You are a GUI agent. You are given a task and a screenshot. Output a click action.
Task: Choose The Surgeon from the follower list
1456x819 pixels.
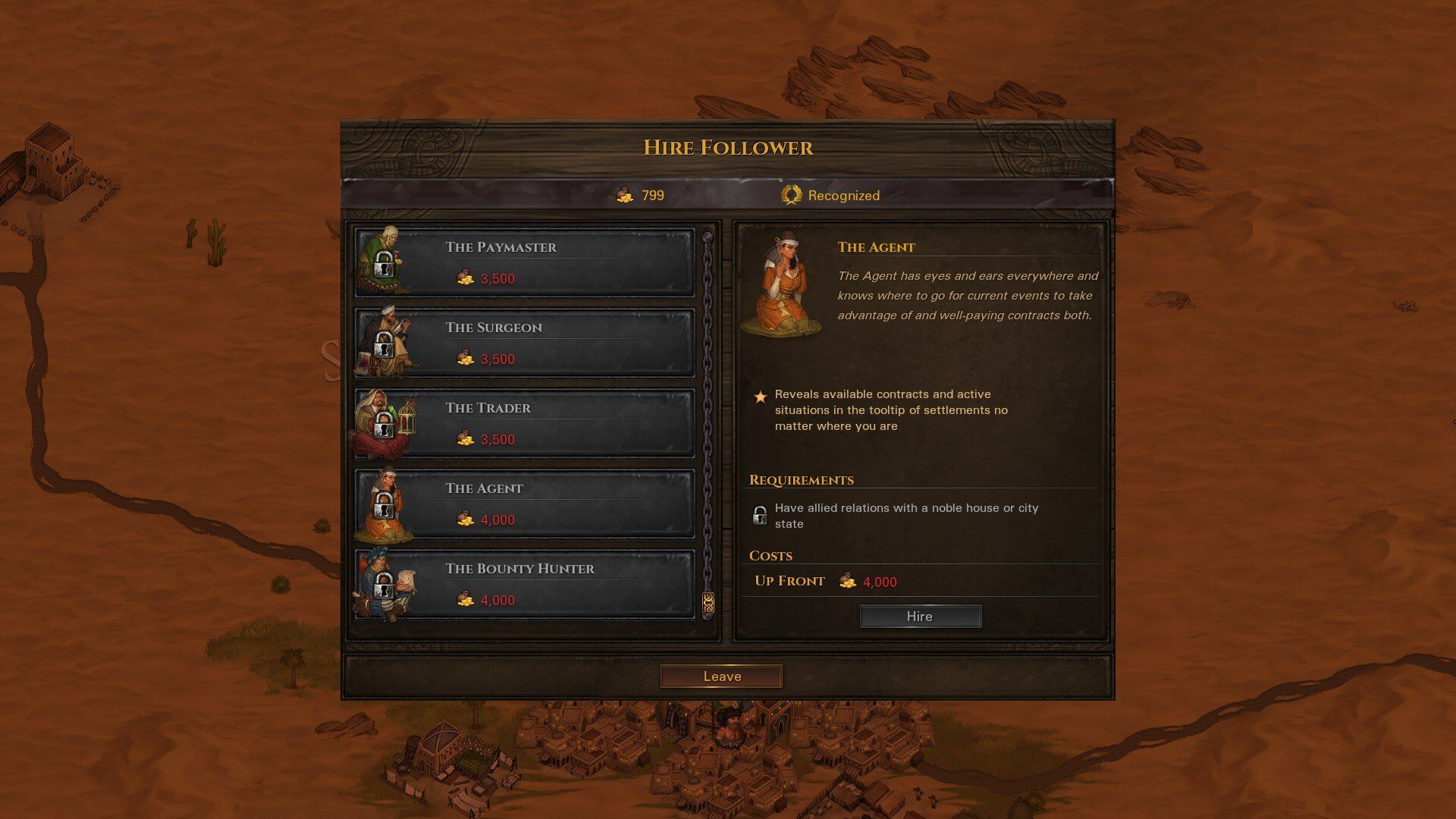pyautogui.click(x=525, y=343)
